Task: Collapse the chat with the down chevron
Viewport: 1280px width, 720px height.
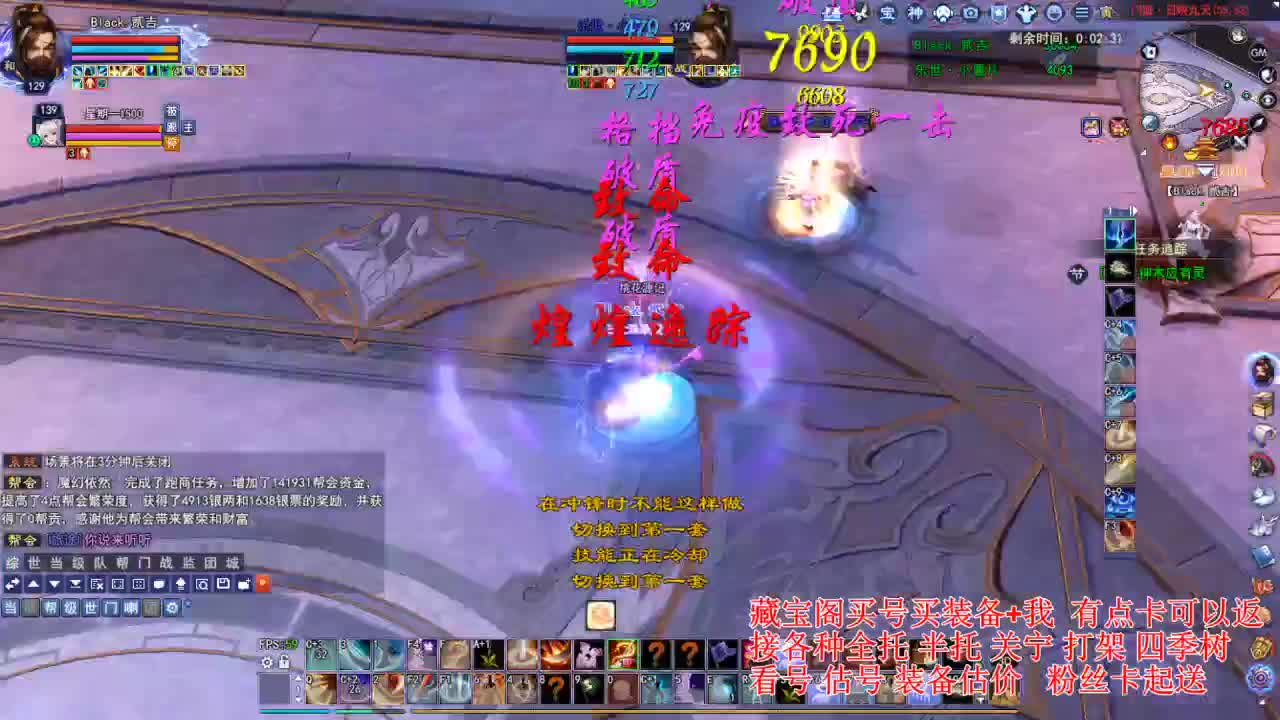Action: click(x=55, y=583)
